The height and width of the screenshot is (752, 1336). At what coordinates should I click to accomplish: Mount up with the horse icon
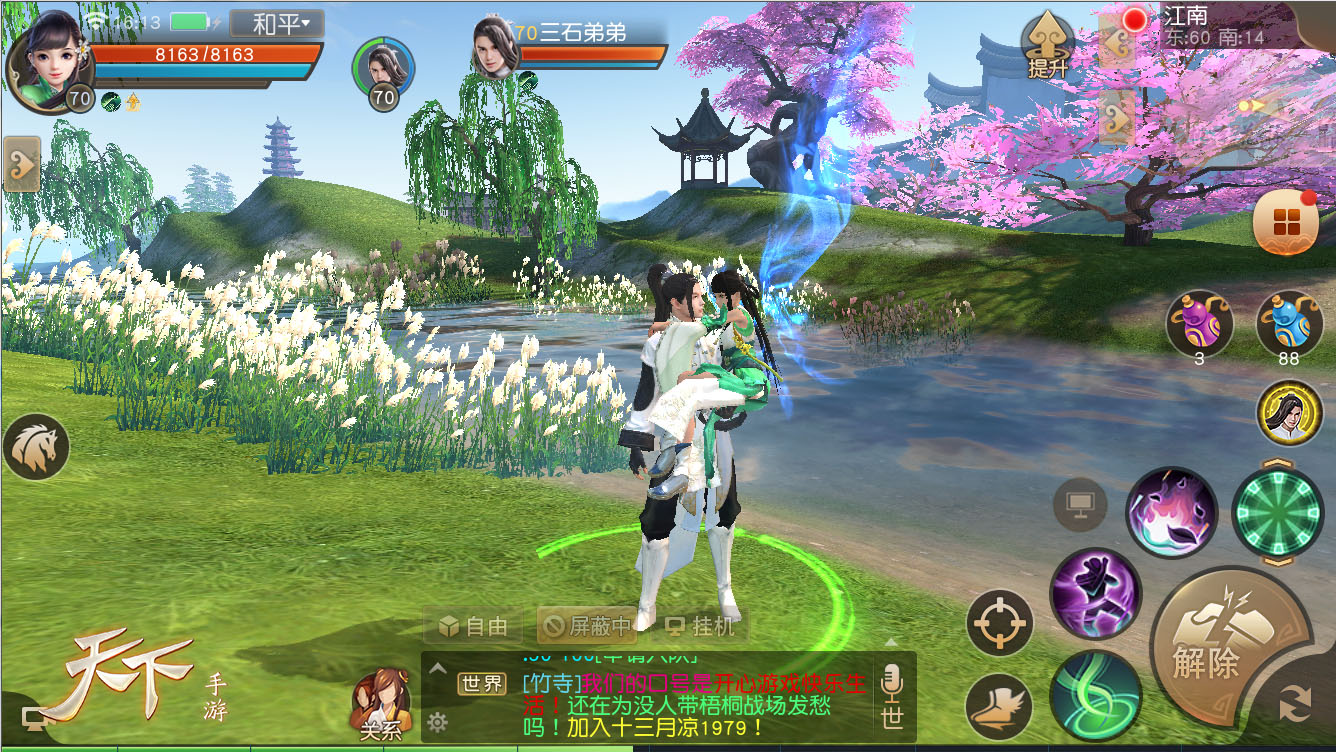pos(37,447)
